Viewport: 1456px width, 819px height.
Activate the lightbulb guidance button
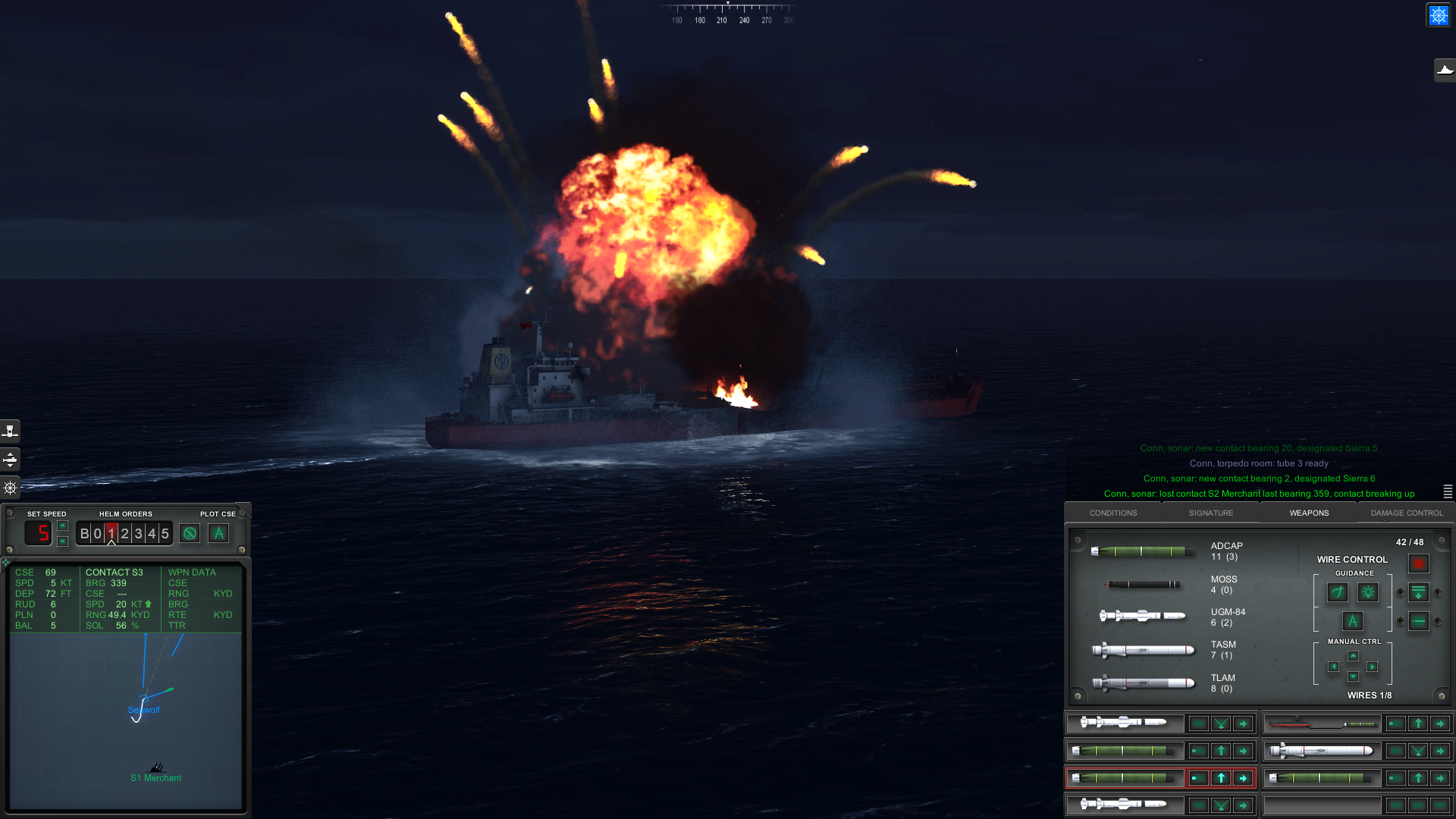1368,592
